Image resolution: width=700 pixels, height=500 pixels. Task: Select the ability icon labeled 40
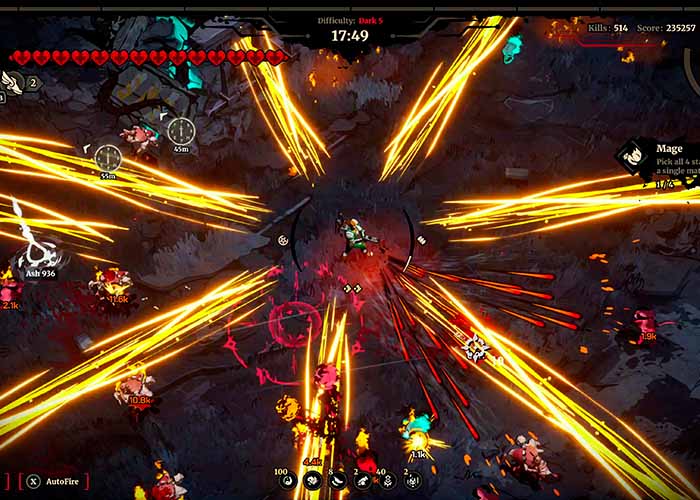click(x=387, y=481)
